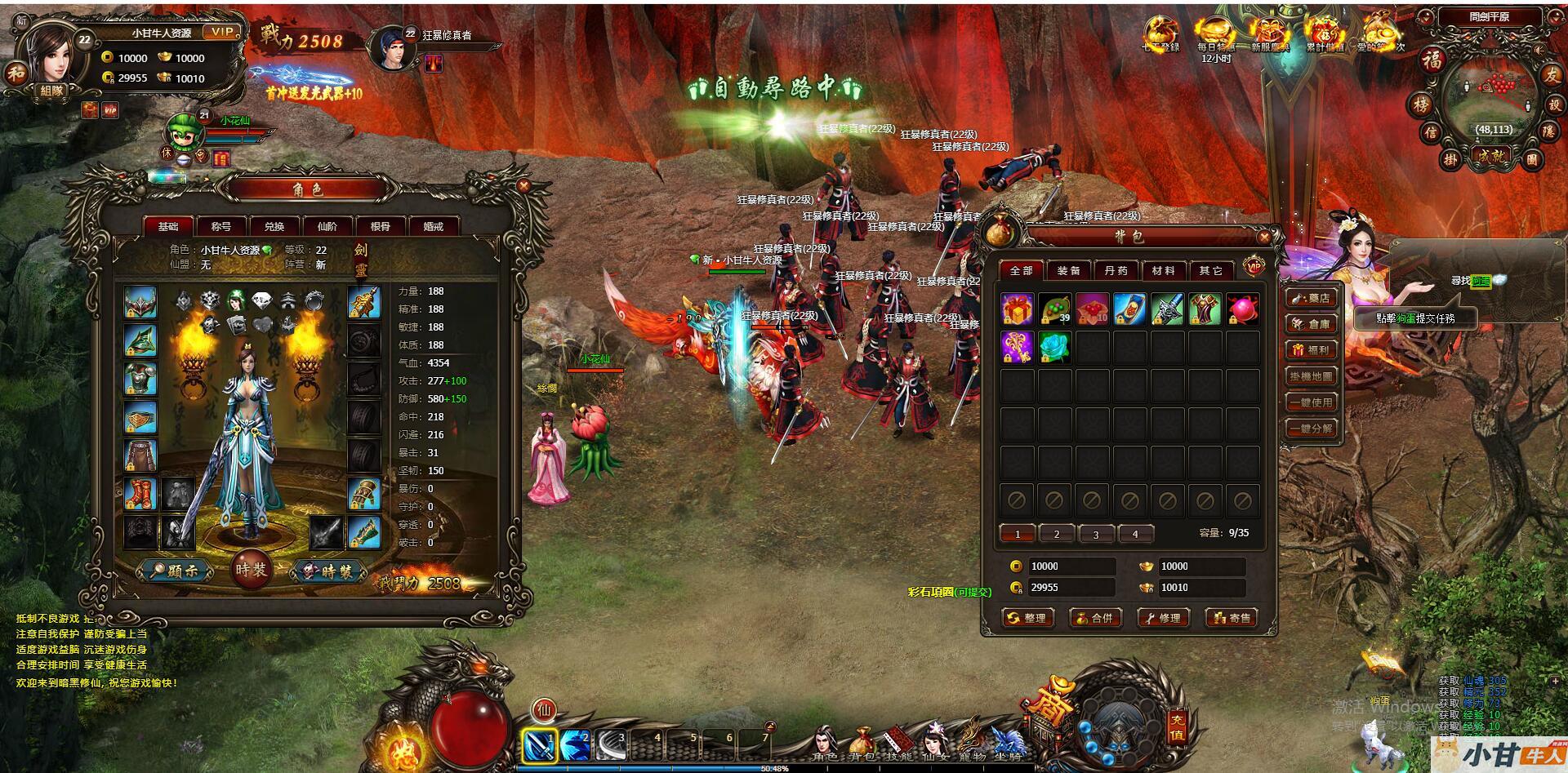This screenshot has height=773, width=1568.
Task: Click the round 时装 button
Action: coord(251,569)
